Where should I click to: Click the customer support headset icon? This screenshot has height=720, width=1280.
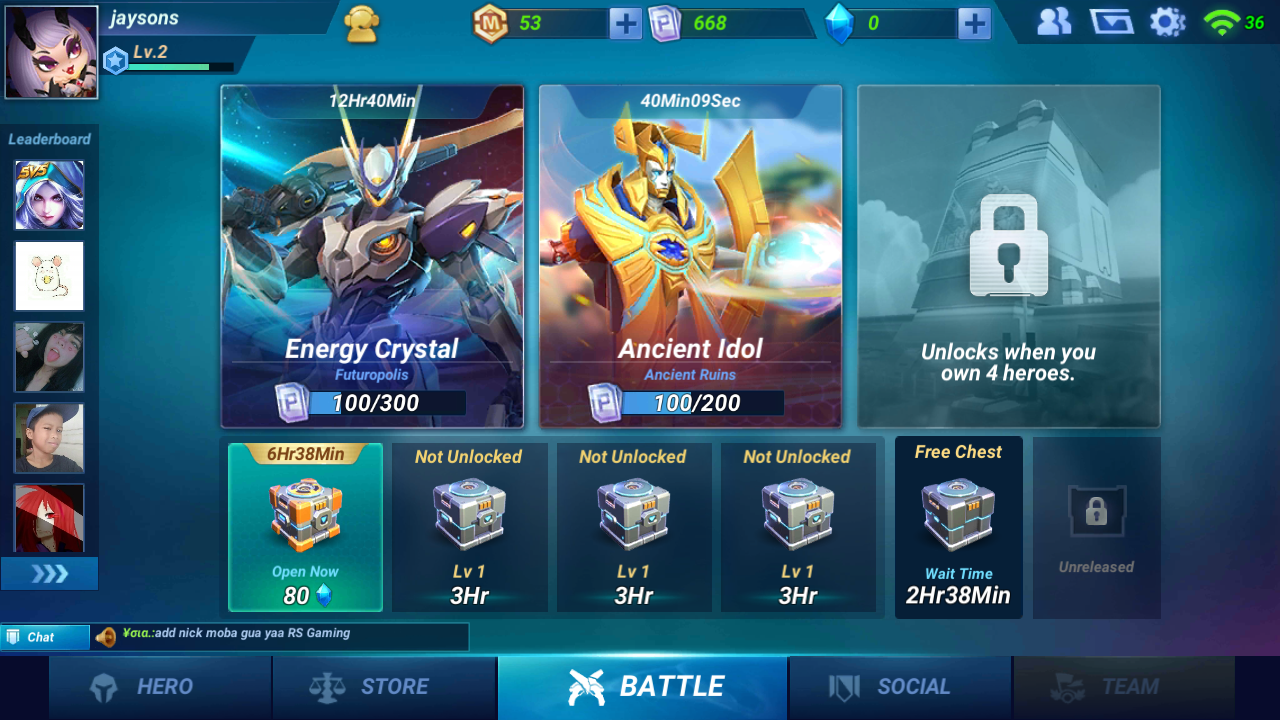point(362,24)
